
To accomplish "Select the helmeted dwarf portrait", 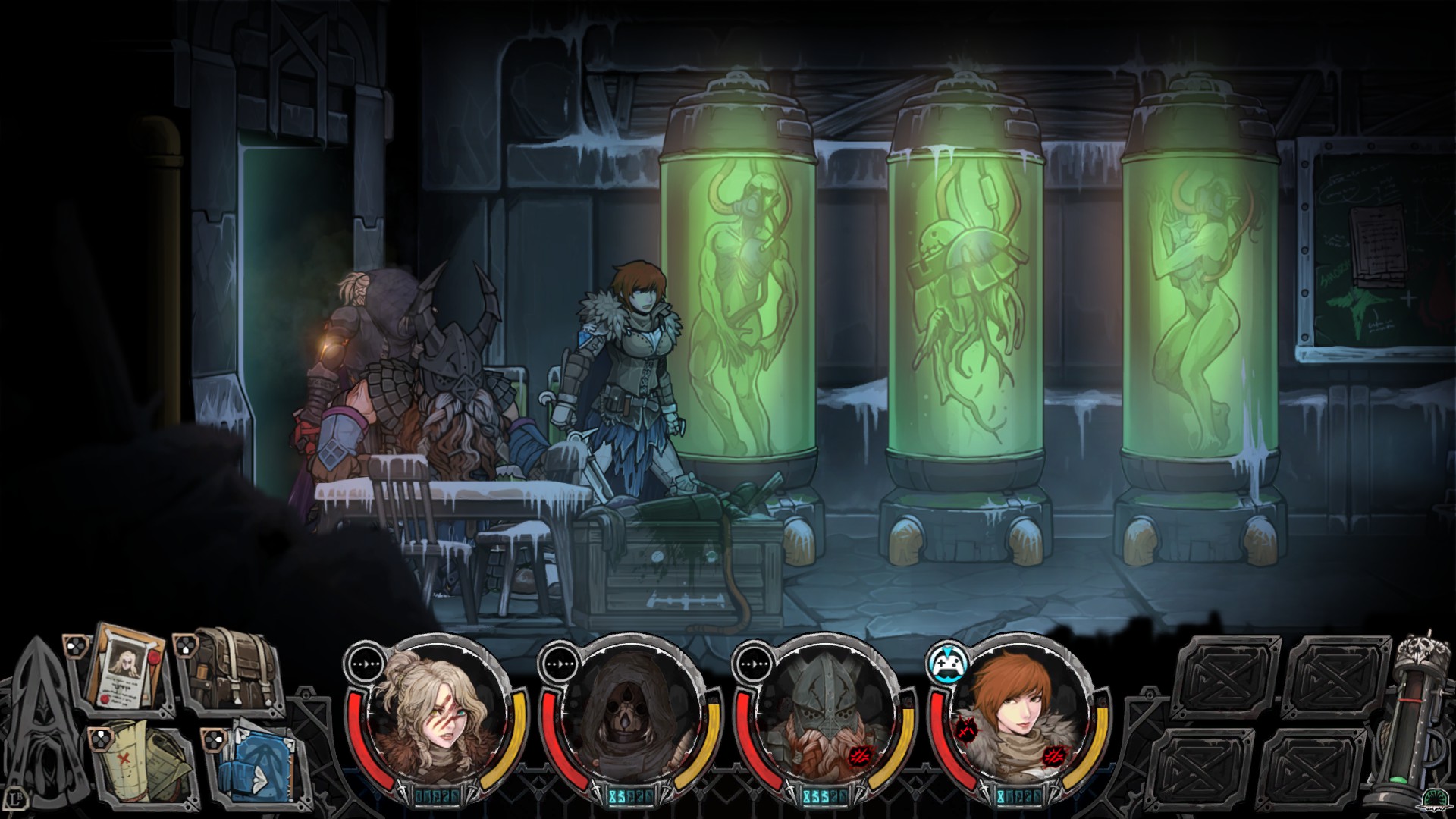I will (825, 716).
